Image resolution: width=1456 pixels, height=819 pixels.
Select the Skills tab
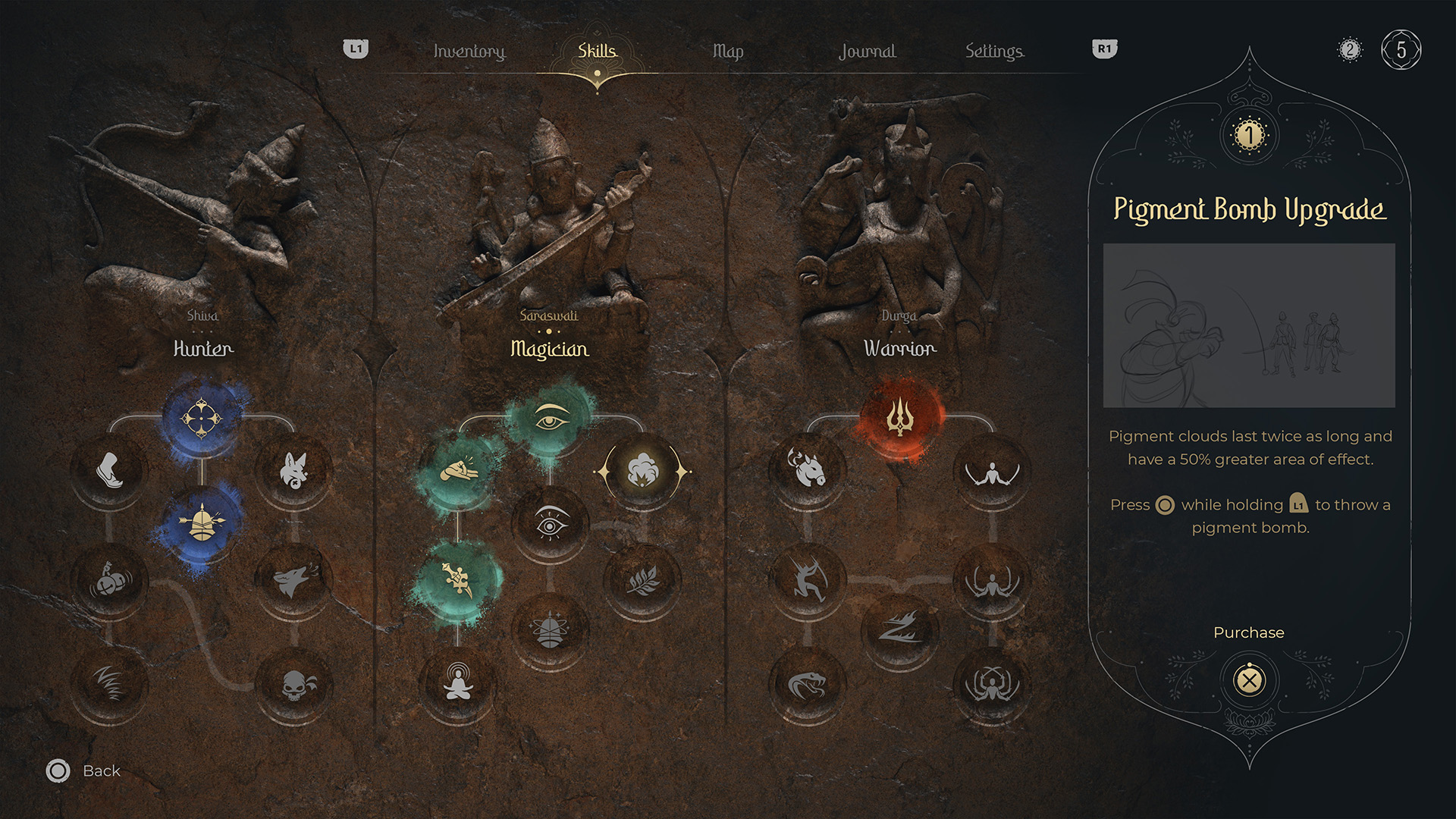coord(597,51)
